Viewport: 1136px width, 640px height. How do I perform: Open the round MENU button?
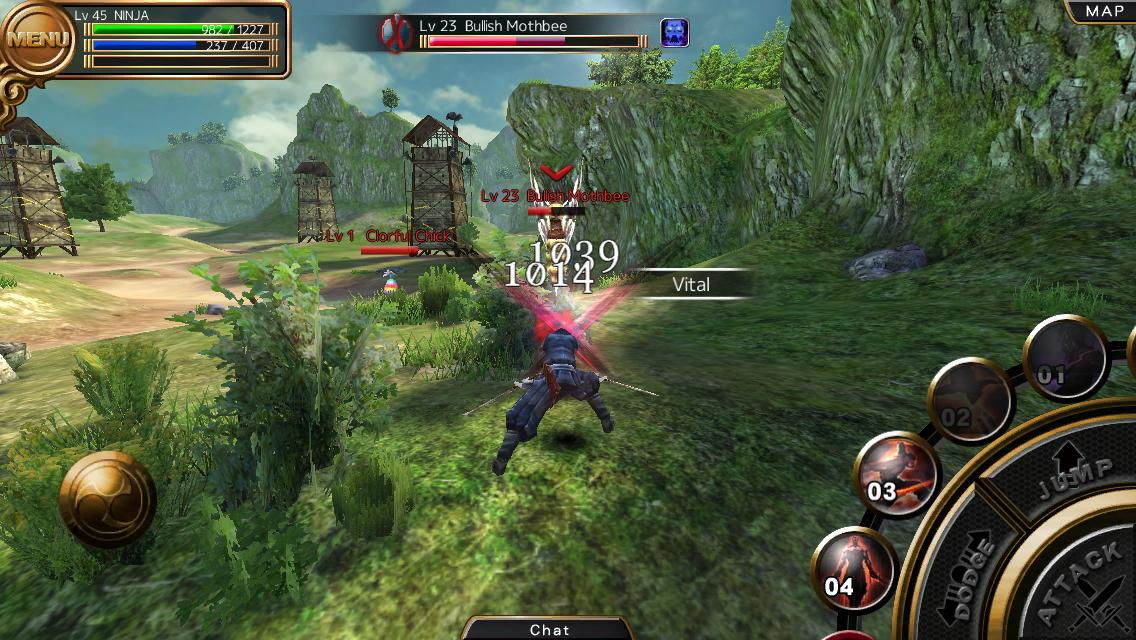coord(39,40)
